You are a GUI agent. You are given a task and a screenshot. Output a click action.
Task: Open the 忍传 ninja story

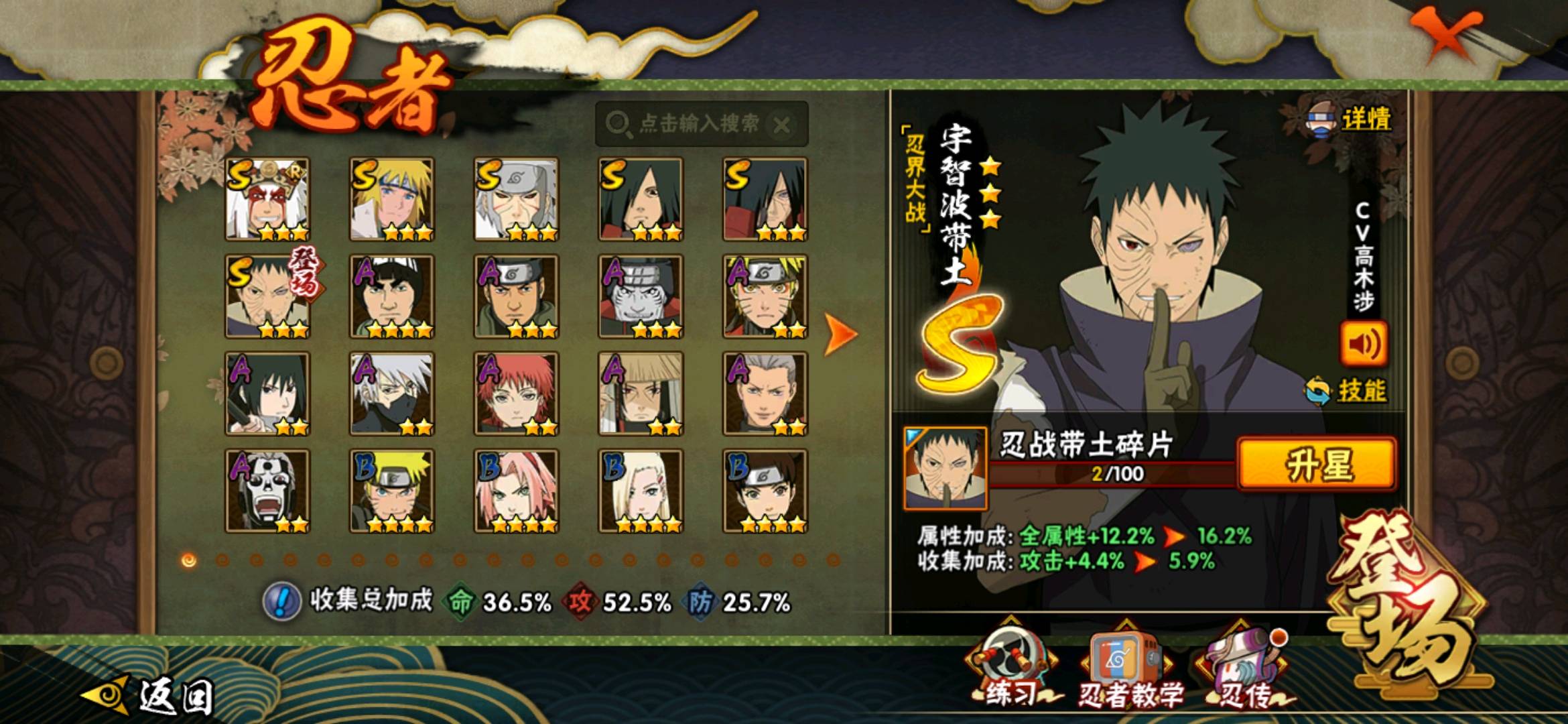pos(1245,672)
